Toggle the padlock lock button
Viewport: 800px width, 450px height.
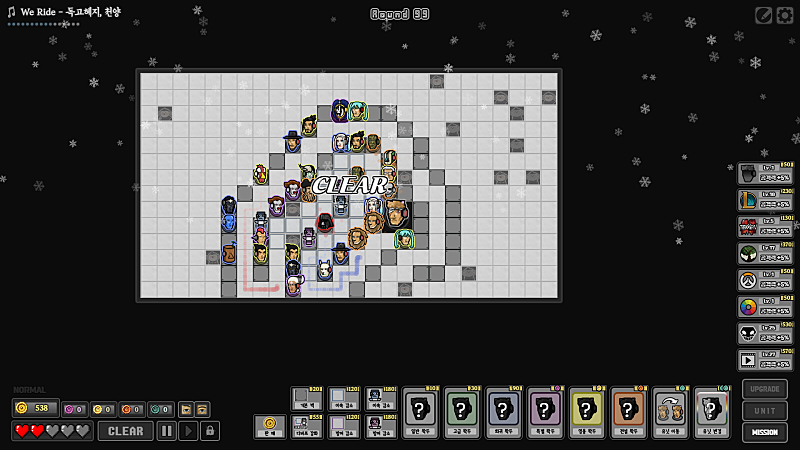tap(210, 431)
